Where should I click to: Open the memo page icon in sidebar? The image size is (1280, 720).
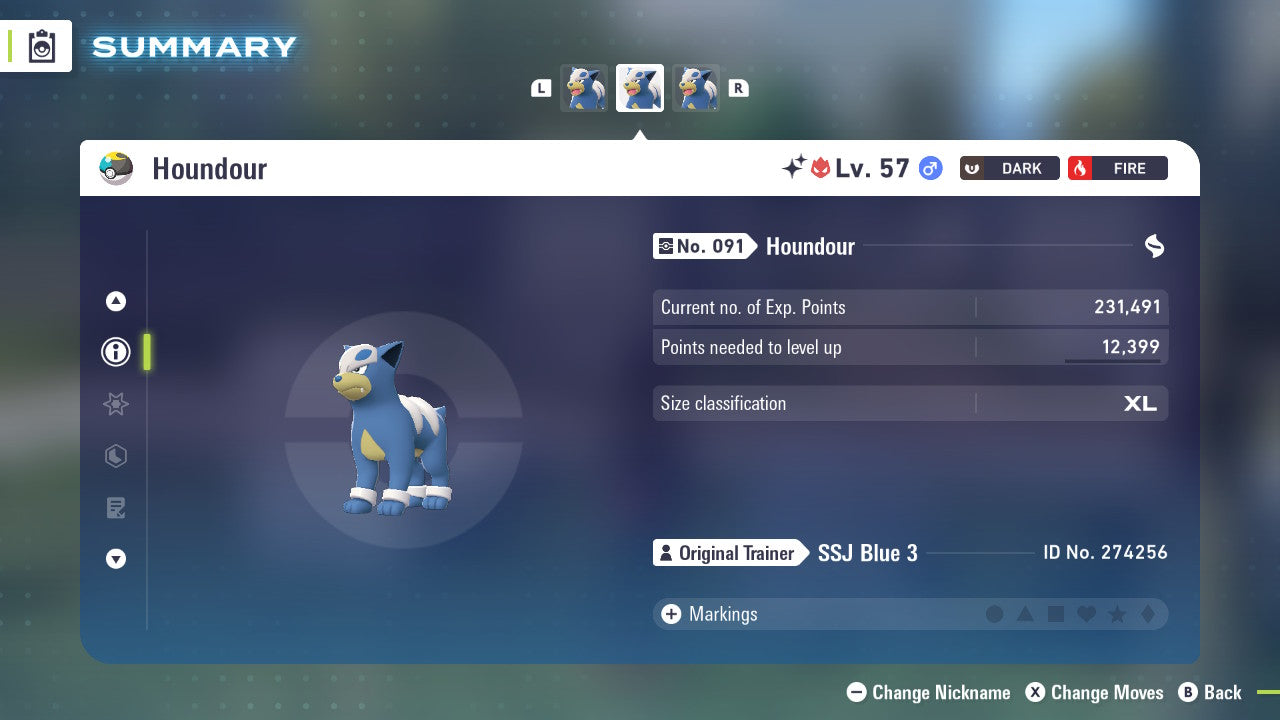point(115,508)
